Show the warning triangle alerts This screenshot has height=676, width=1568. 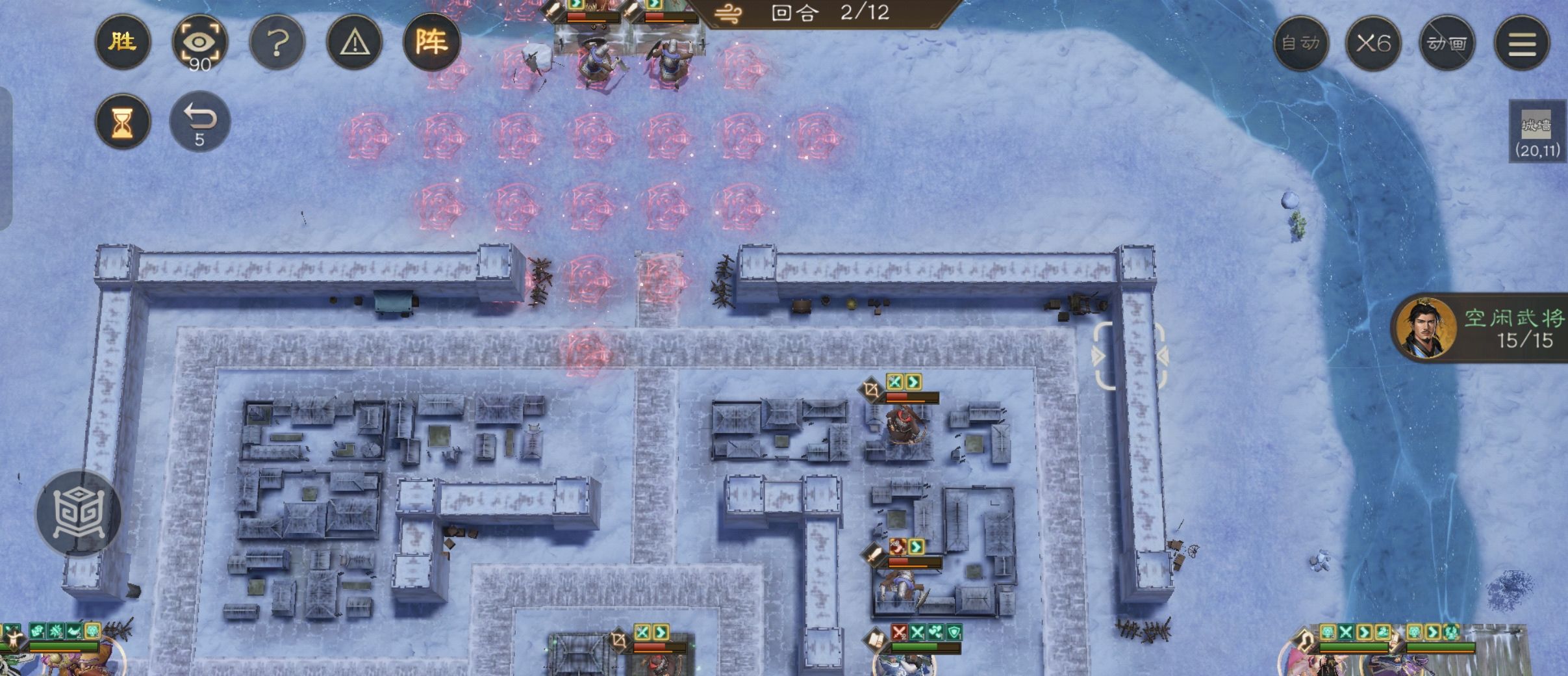pos(355,43)
